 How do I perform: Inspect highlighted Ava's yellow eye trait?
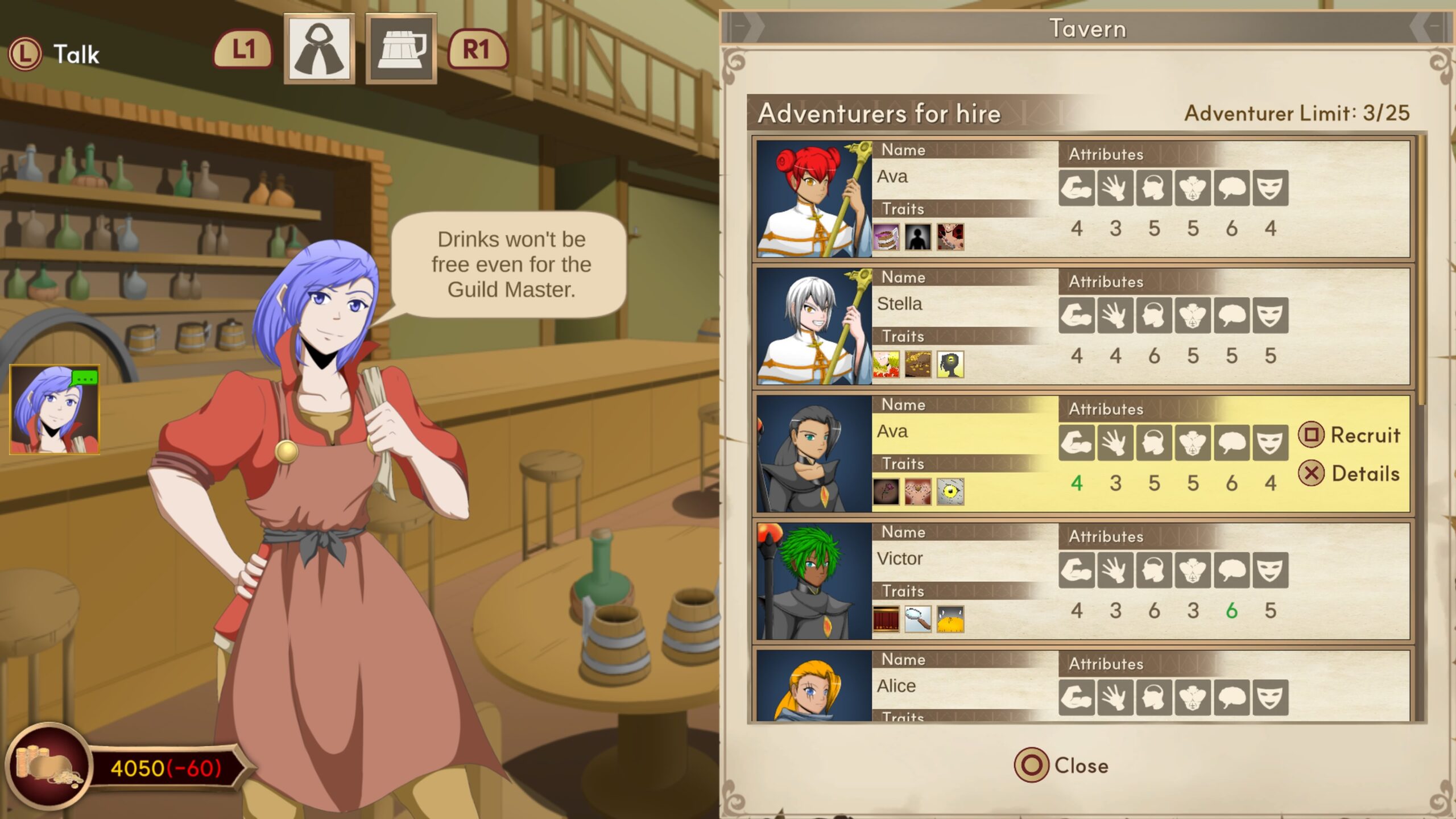(x=950, y=491)
